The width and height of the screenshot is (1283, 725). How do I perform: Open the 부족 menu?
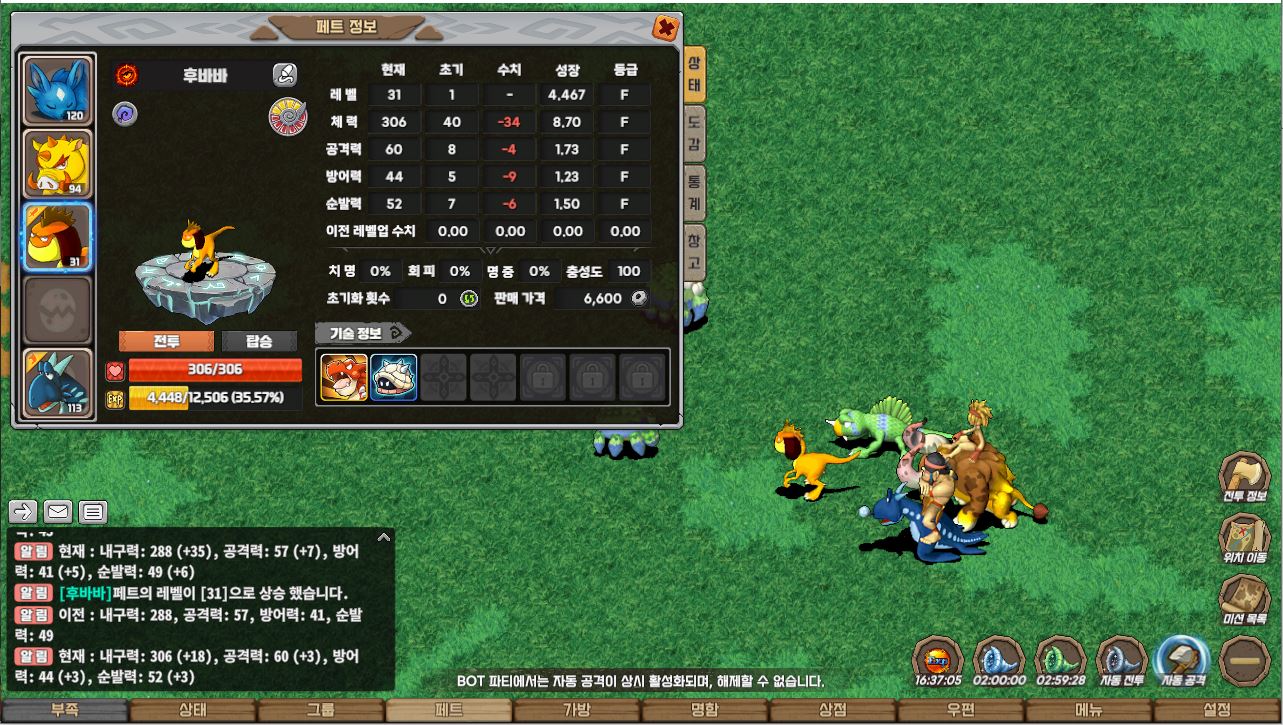coord(65,711)
